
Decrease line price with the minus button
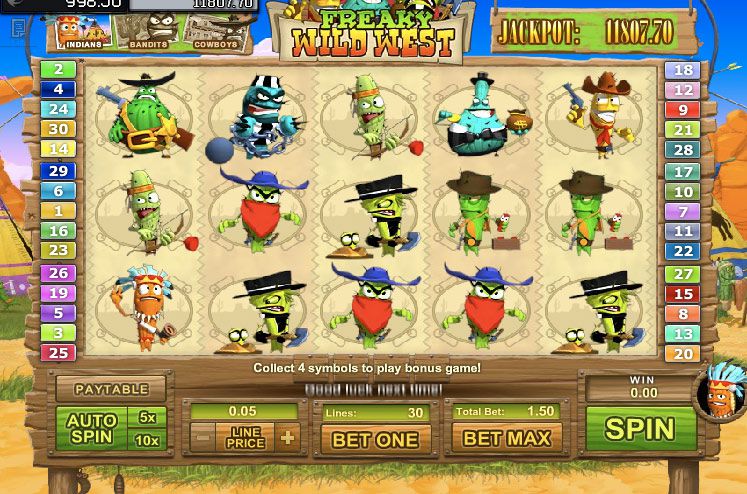203,437
